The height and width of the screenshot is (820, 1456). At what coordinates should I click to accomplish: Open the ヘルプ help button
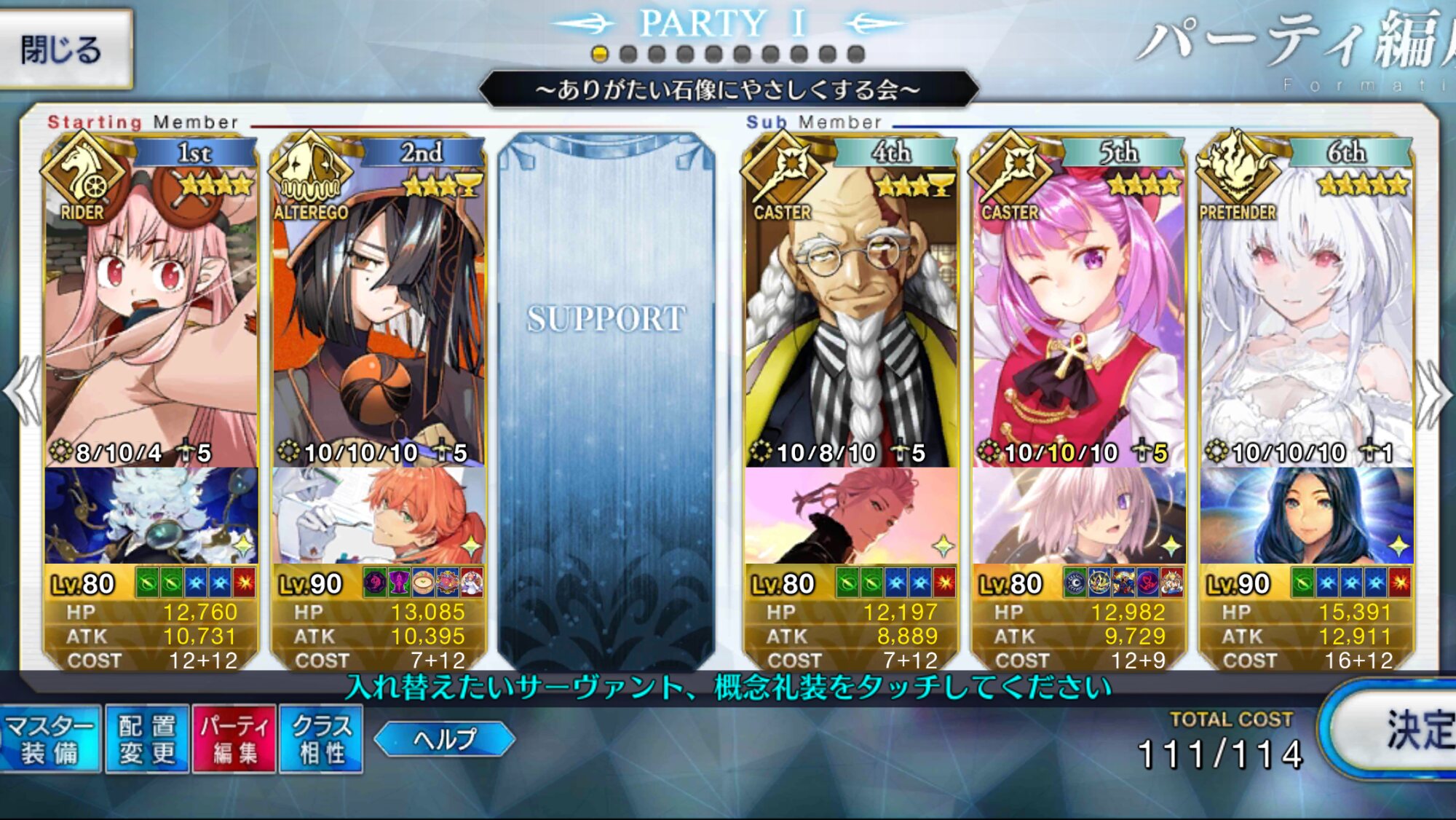click(x=444, y=739)
